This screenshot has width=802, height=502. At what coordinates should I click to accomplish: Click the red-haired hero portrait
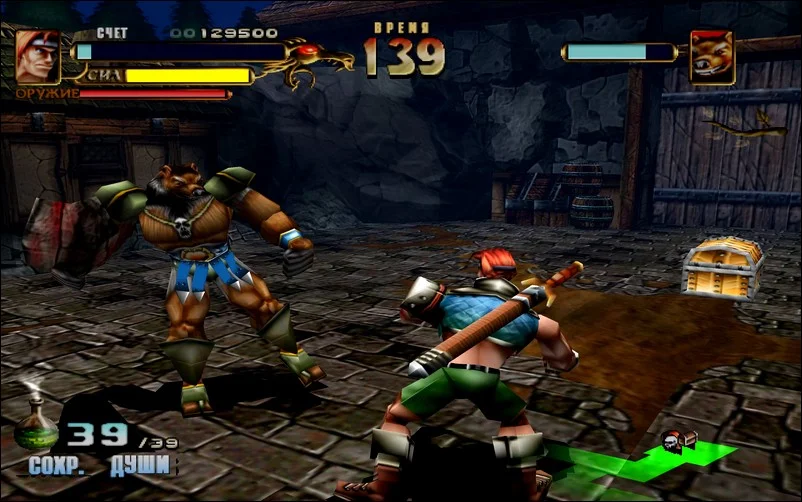pyautogui.click(x=38, y=55)
